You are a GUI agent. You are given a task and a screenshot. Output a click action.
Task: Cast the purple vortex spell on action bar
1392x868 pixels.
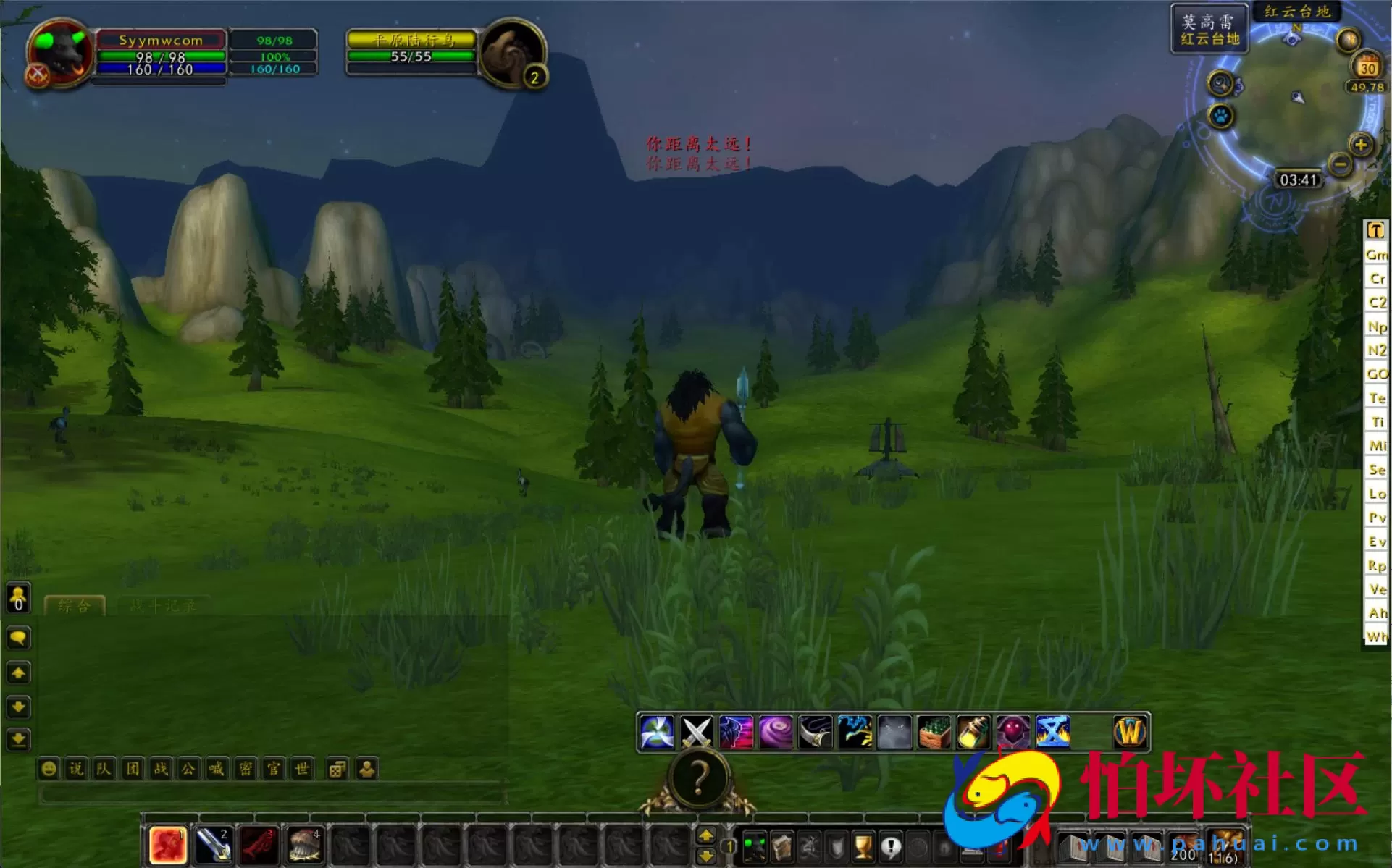pos(776,732)
